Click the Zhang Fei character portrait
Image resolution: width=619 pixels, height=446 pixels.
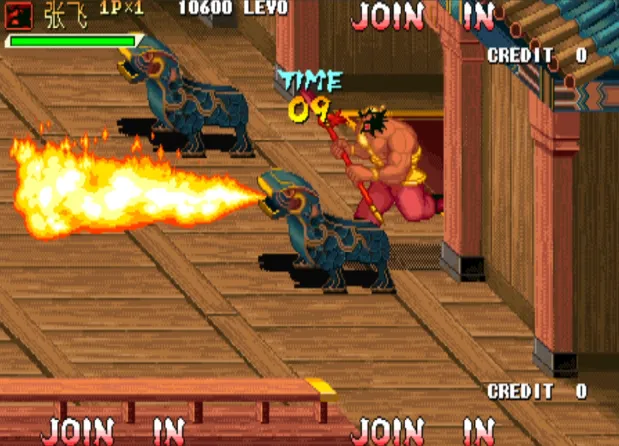click(21, 13)
